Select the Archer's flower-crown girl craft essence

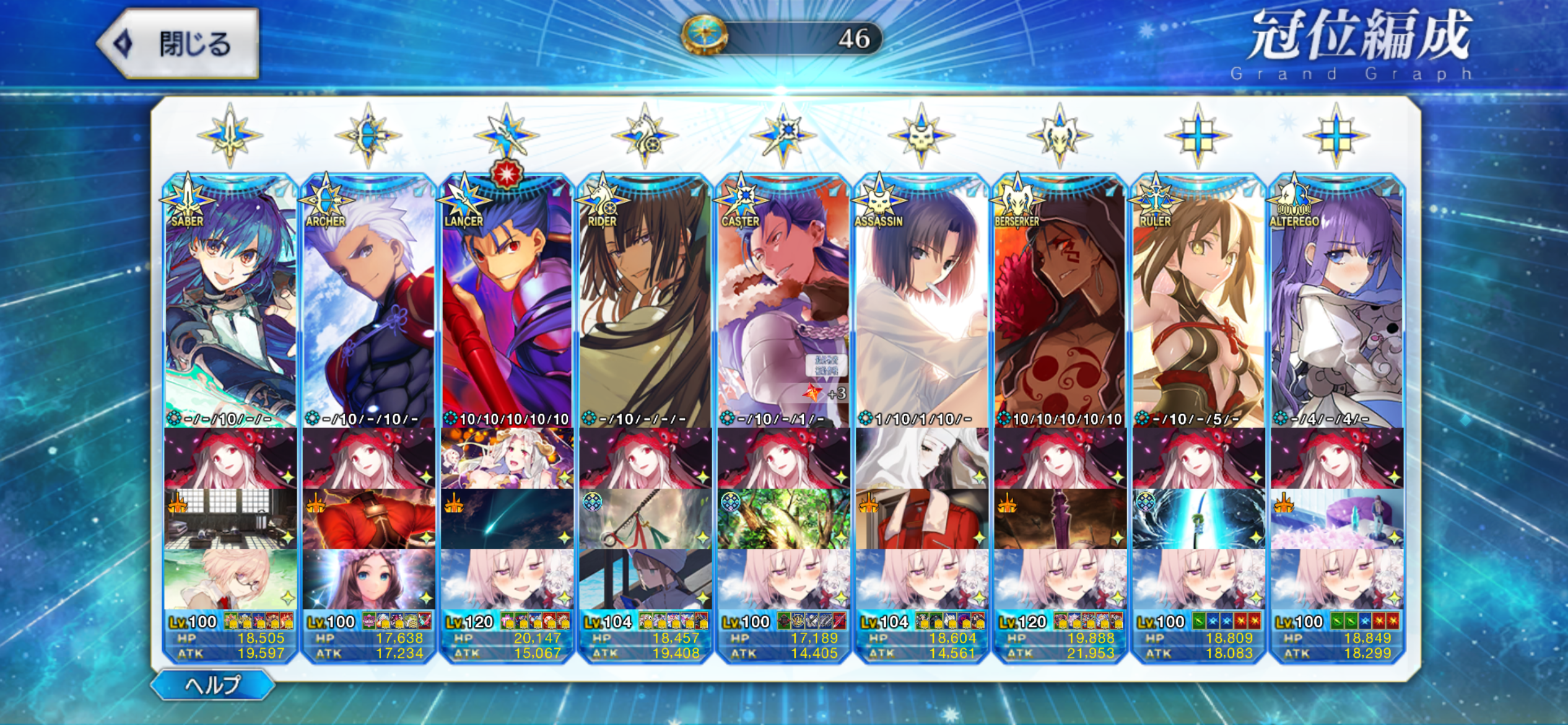point(368,579)
